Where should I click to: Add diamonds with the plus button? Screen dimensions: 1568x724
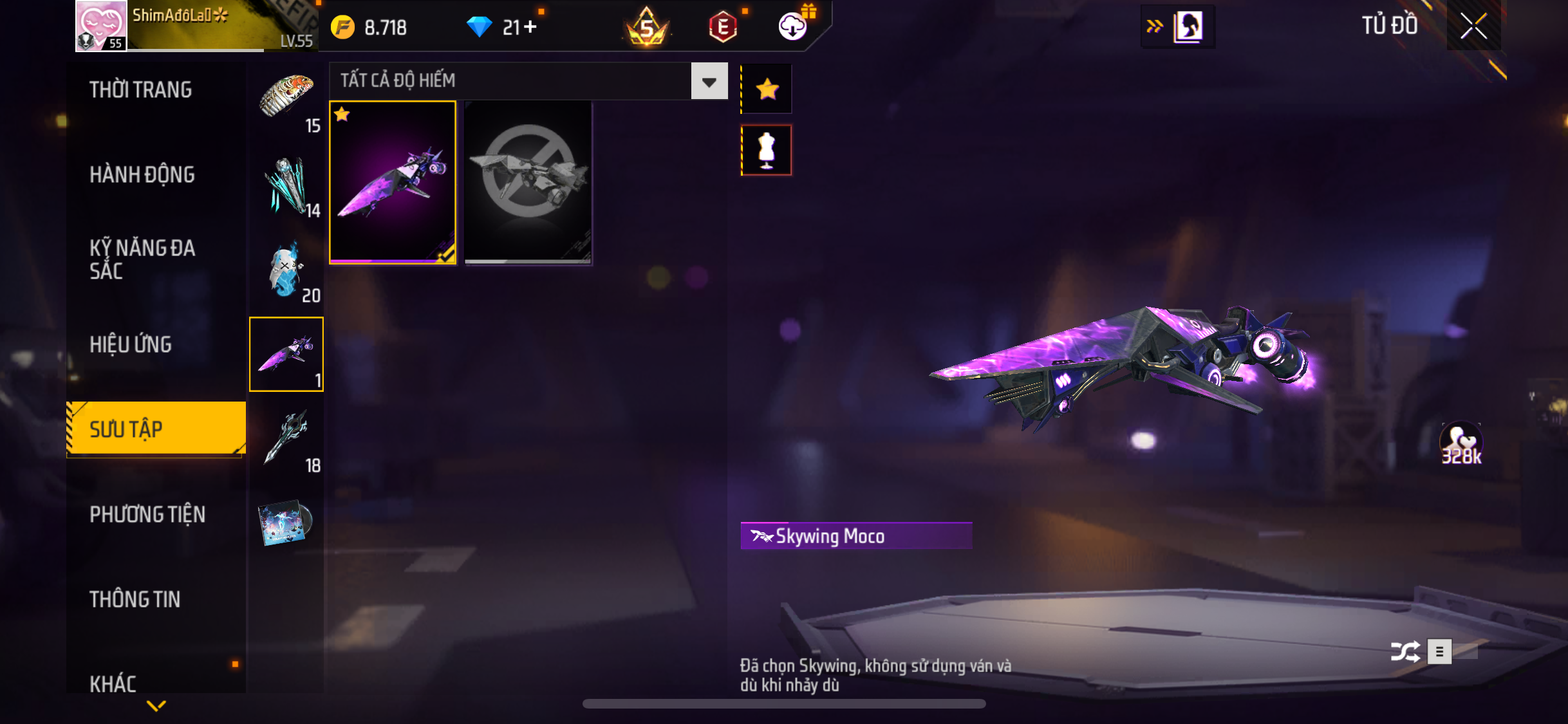click(530, 27)
